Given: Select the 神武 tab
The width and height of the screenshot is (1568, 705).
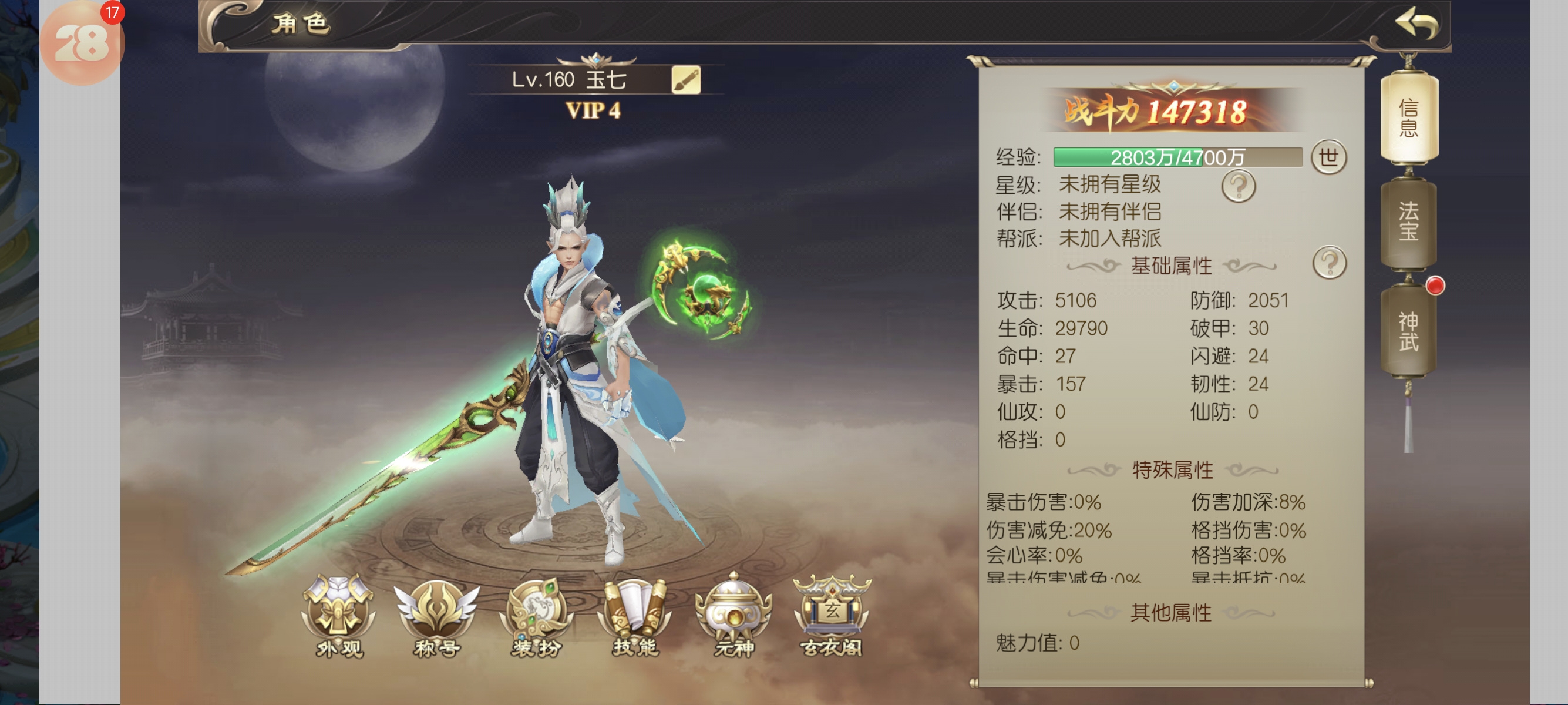Looking at the screenshot, I should pos(1408,331).
